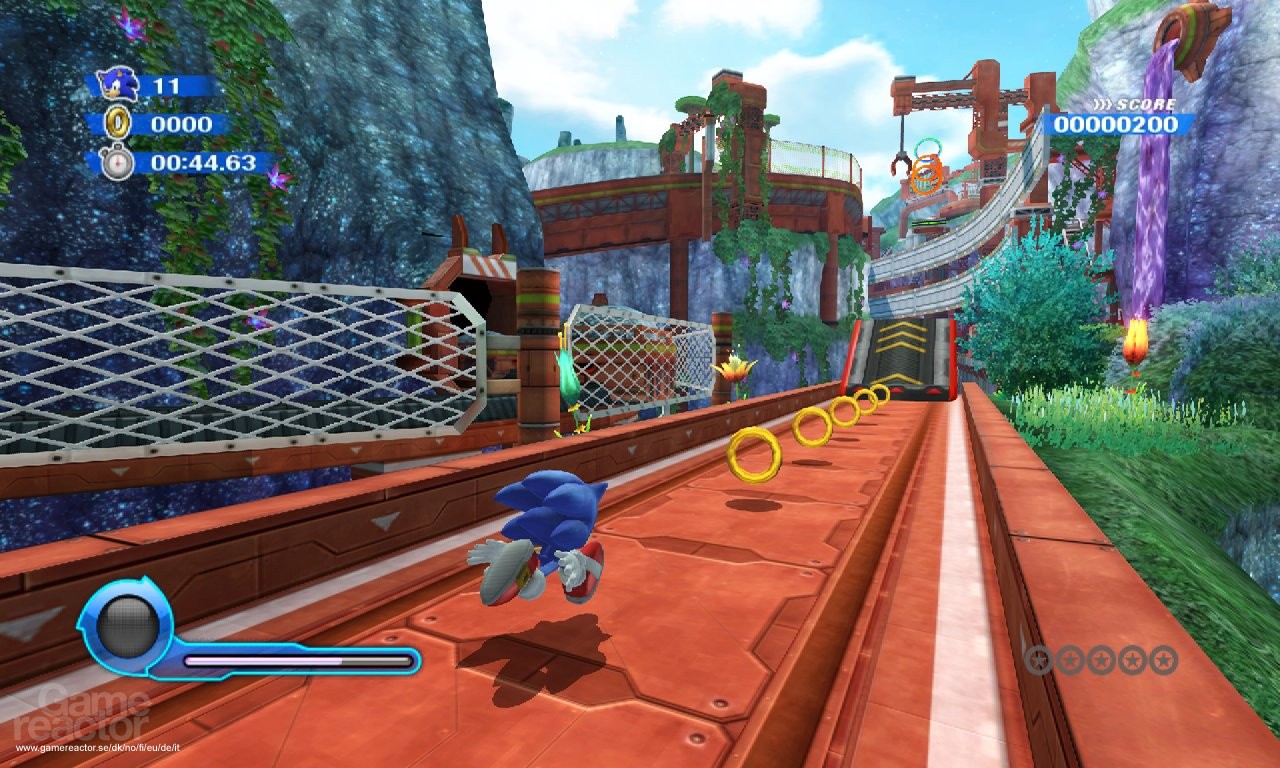Toggle the fourth star in the rating row
This screenshot has height=768, width=1280.
(x=1132, y=660)
